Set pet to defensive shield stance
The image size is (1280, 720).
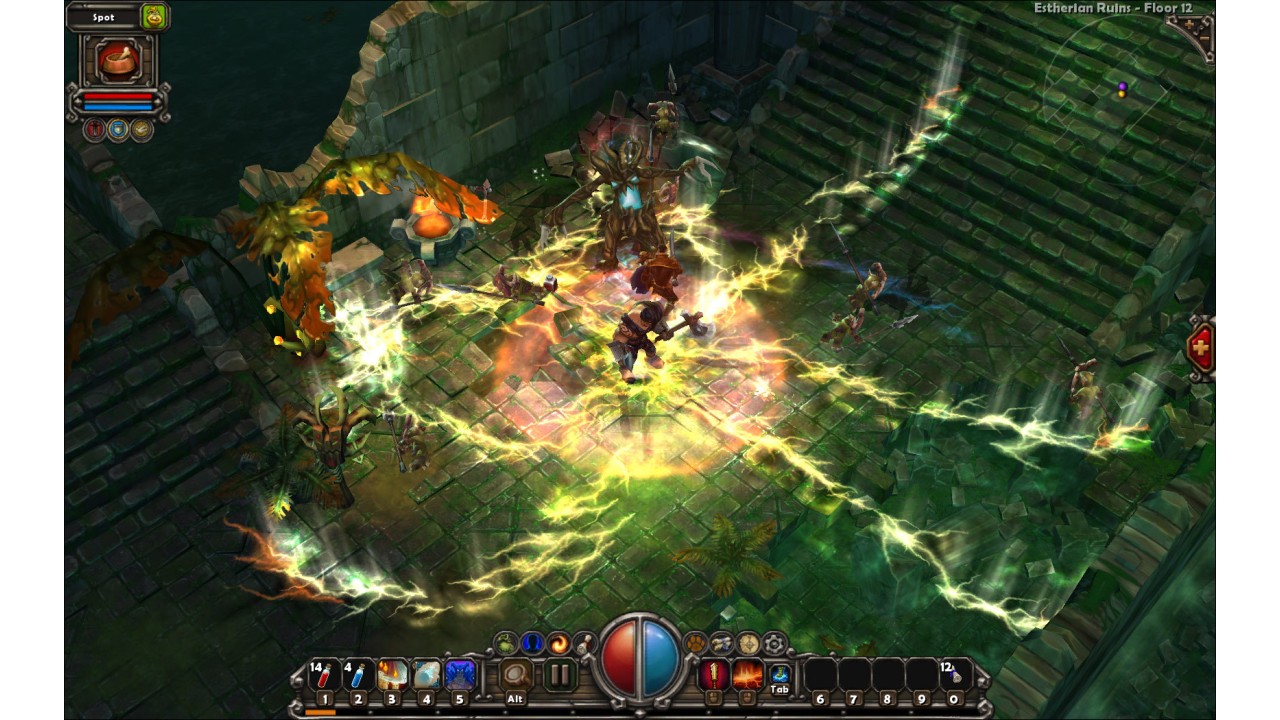tap(118, 129)
